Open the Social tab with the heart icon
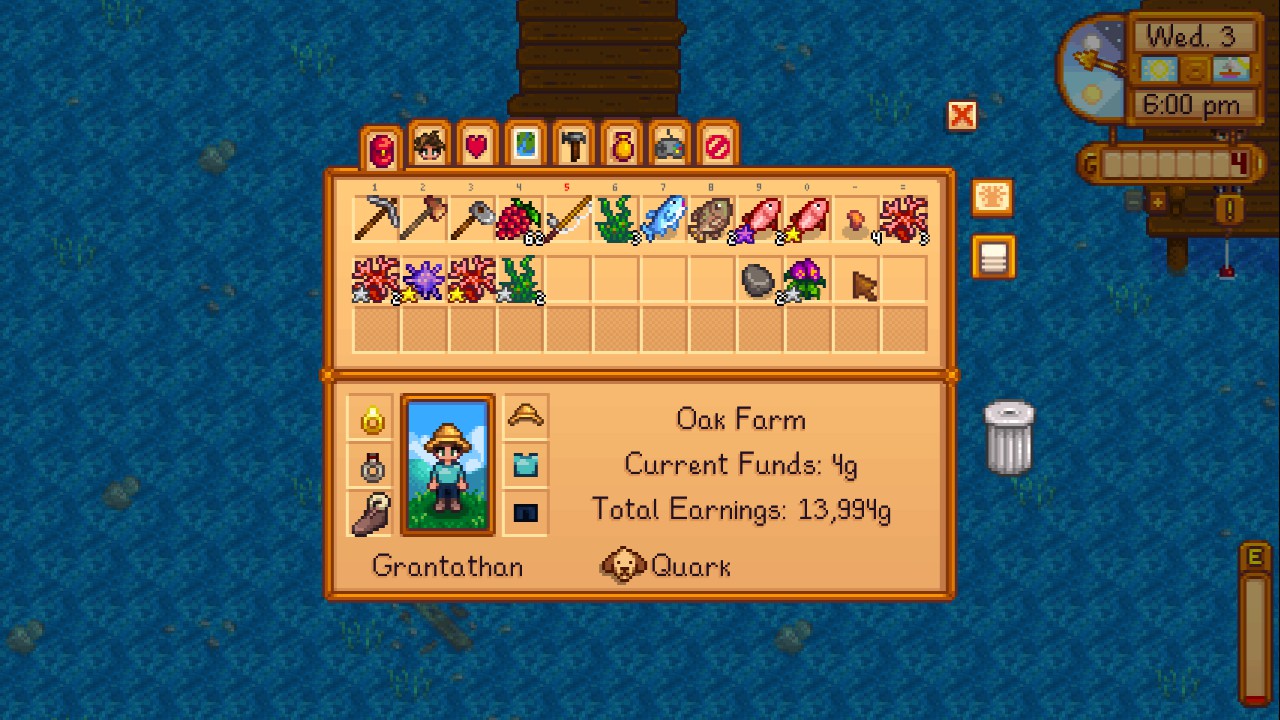The height and width of the screenshot is (720, 1280). coord(476,143)
